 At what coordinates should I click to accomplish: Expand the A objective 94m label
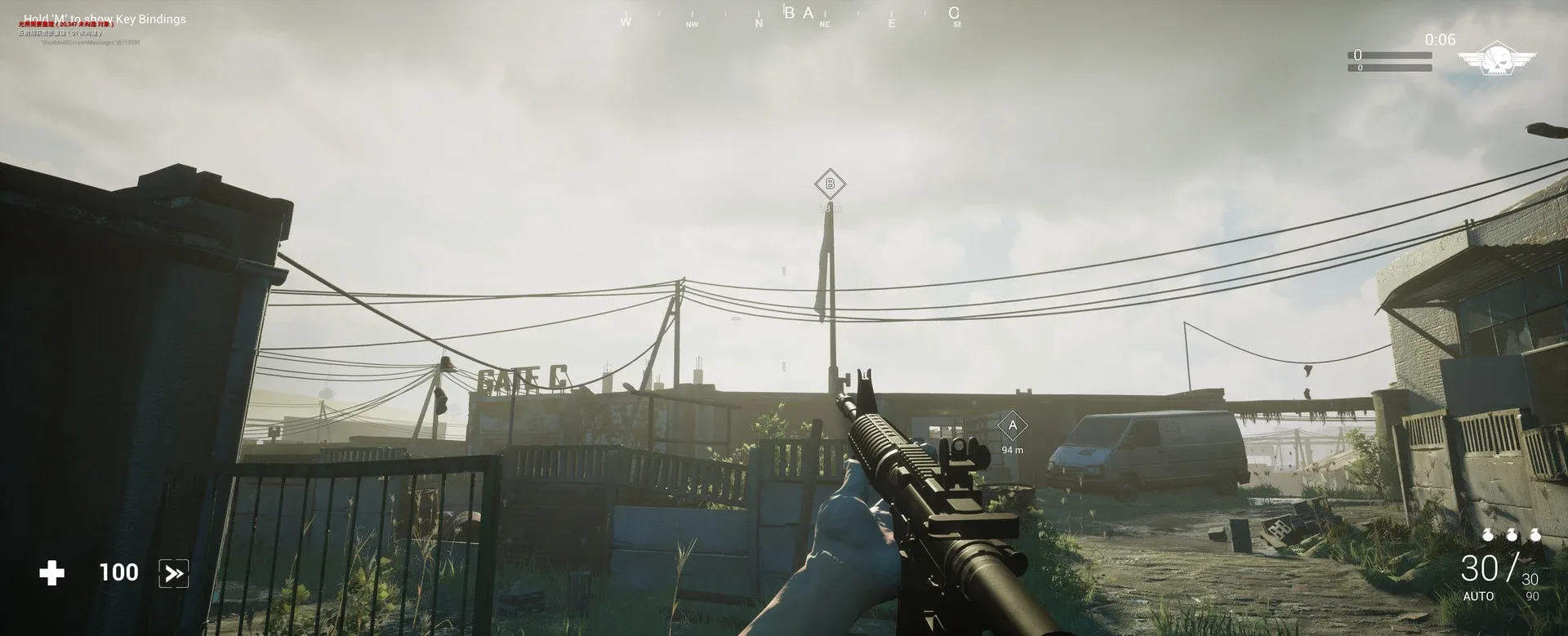[x=1011, y=448]
